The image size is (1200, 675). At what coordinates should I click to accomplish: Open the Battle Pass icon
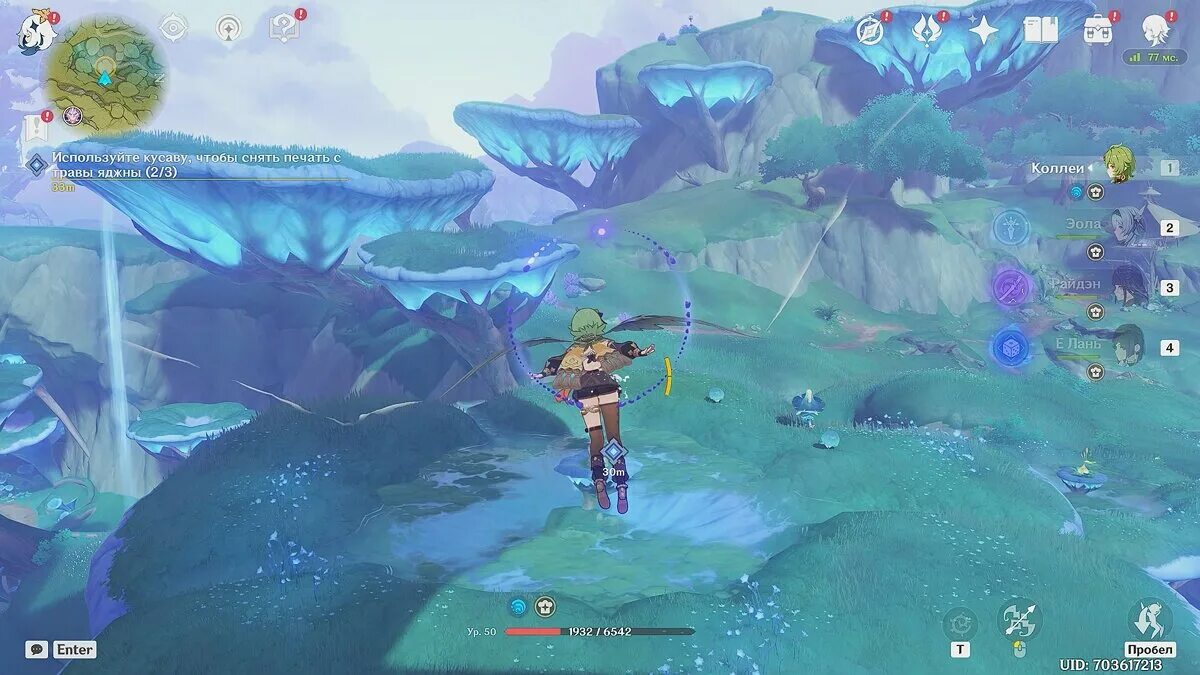click(x=927, y=30)
